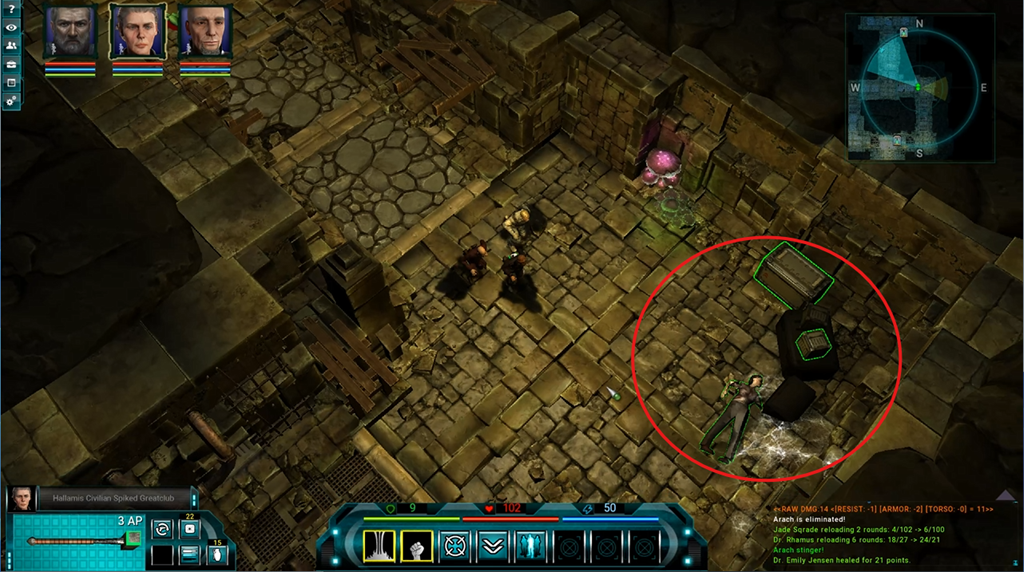Open the window panel icon in sidebar
1024x572 pixels.
click(11, 82)
